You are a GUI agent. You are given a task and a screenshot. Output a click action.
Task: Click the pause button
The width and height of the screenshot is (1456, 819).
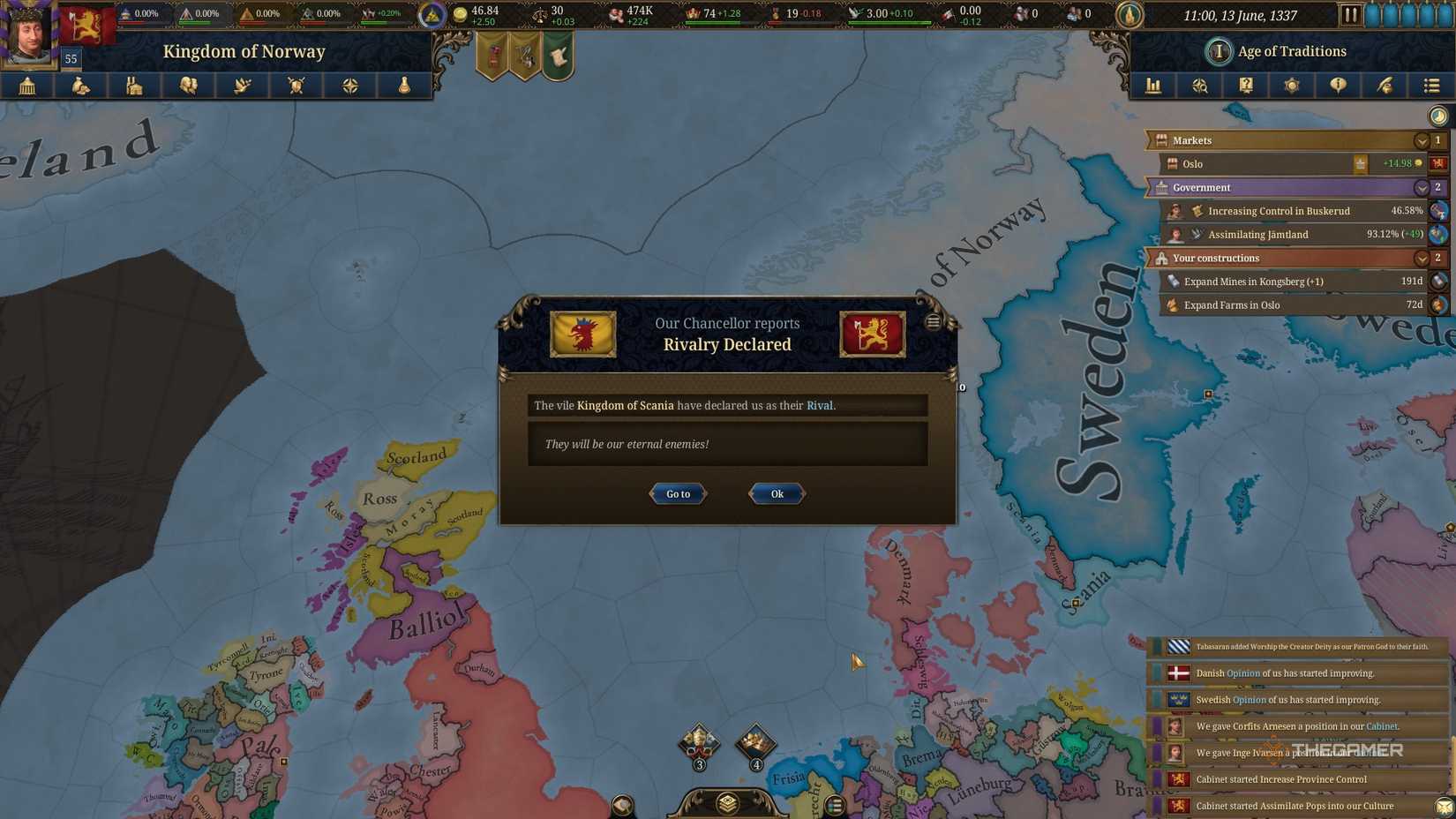coord(1353,13)
